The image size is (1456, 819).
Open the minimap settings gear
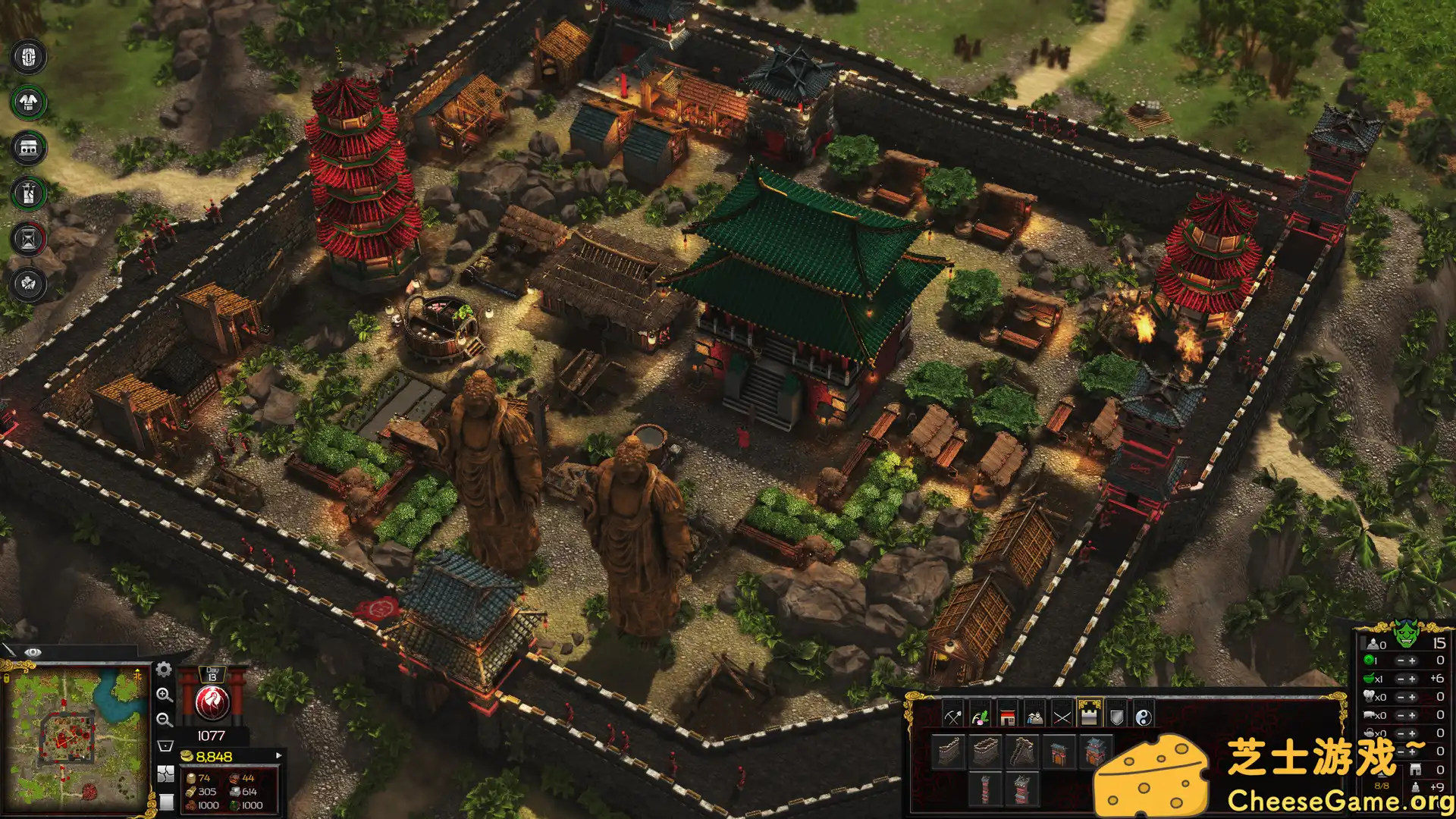pos(163,670)
